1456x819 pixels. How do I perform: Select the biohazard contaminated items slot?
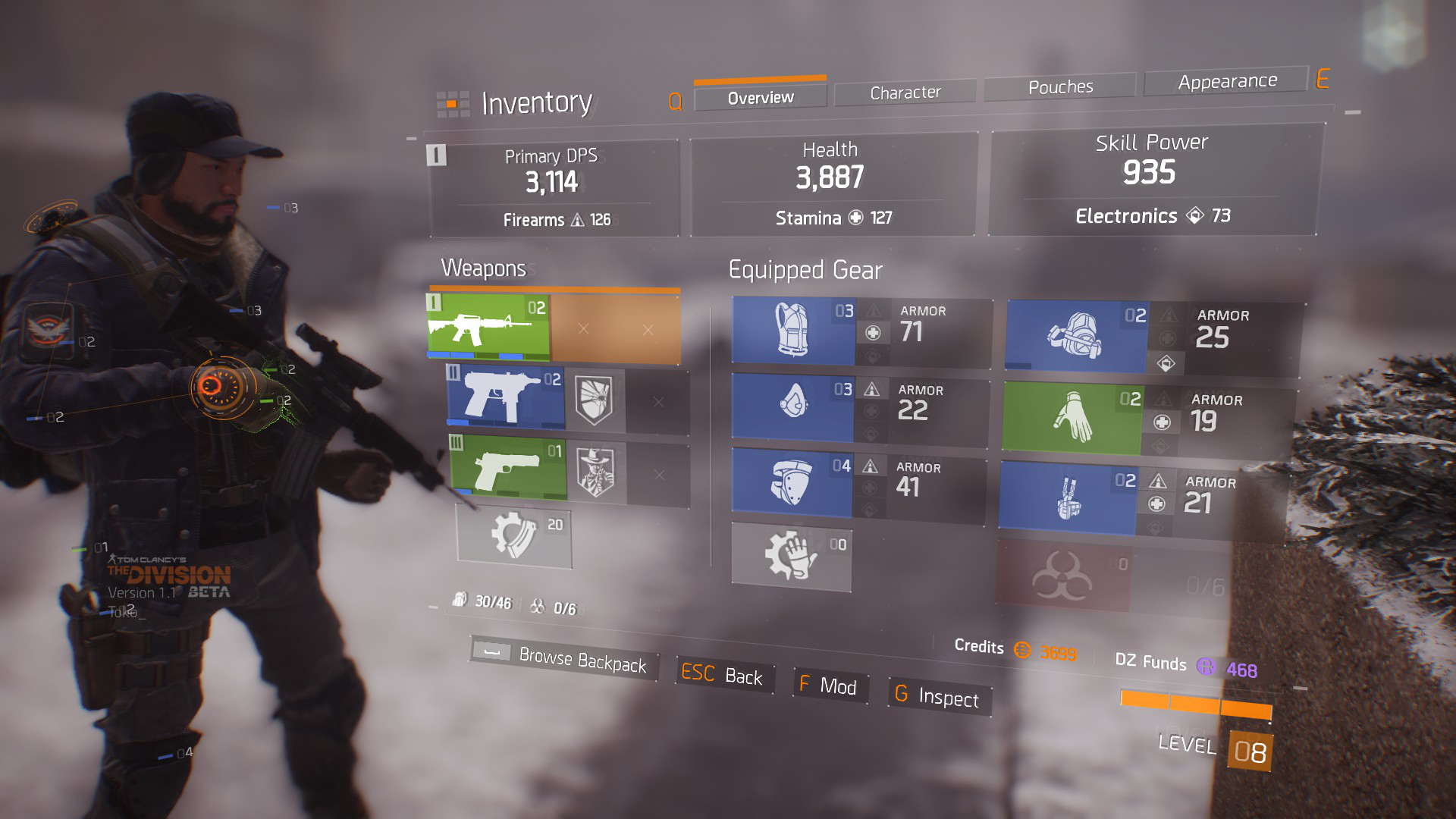click(x=1062, y=576)
